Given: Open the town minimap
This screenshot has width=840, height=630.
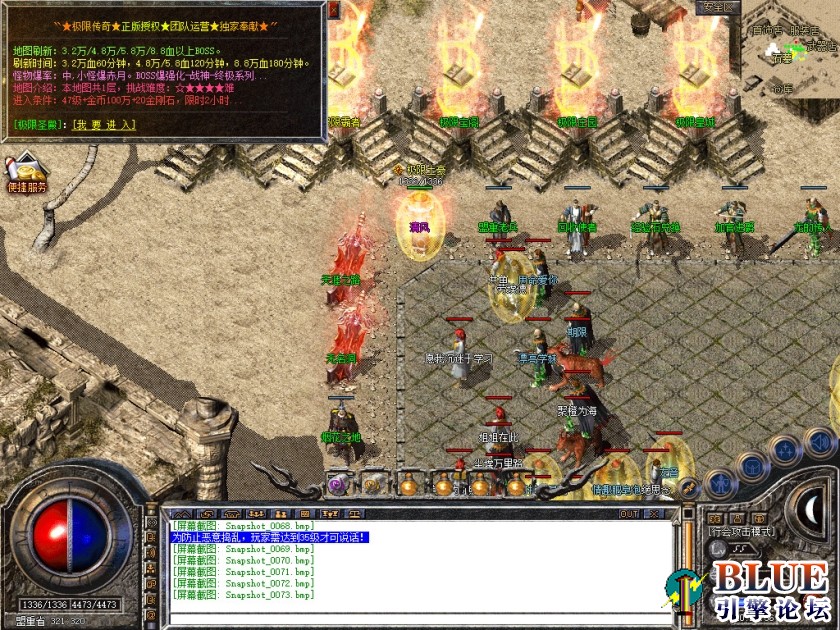Looking at the screenshot, I should [x=790, y=50].
